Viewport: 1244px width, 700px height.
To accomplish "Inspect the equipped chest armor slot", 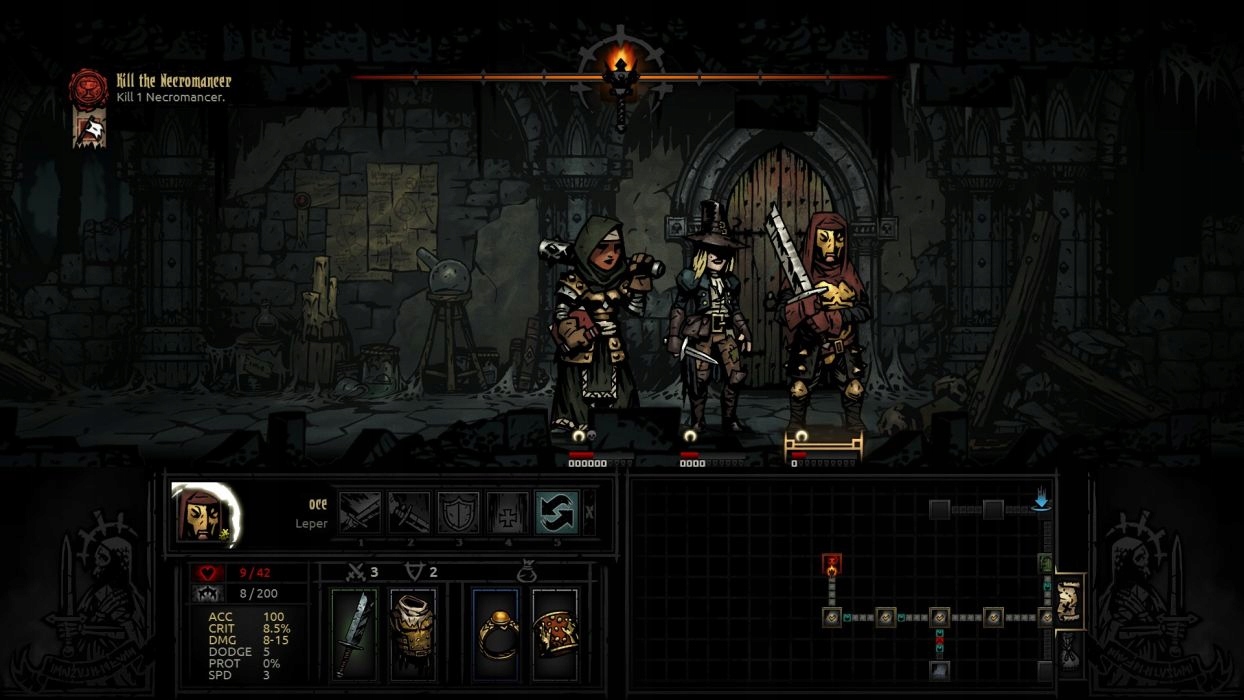I will [x=412, y=635].
